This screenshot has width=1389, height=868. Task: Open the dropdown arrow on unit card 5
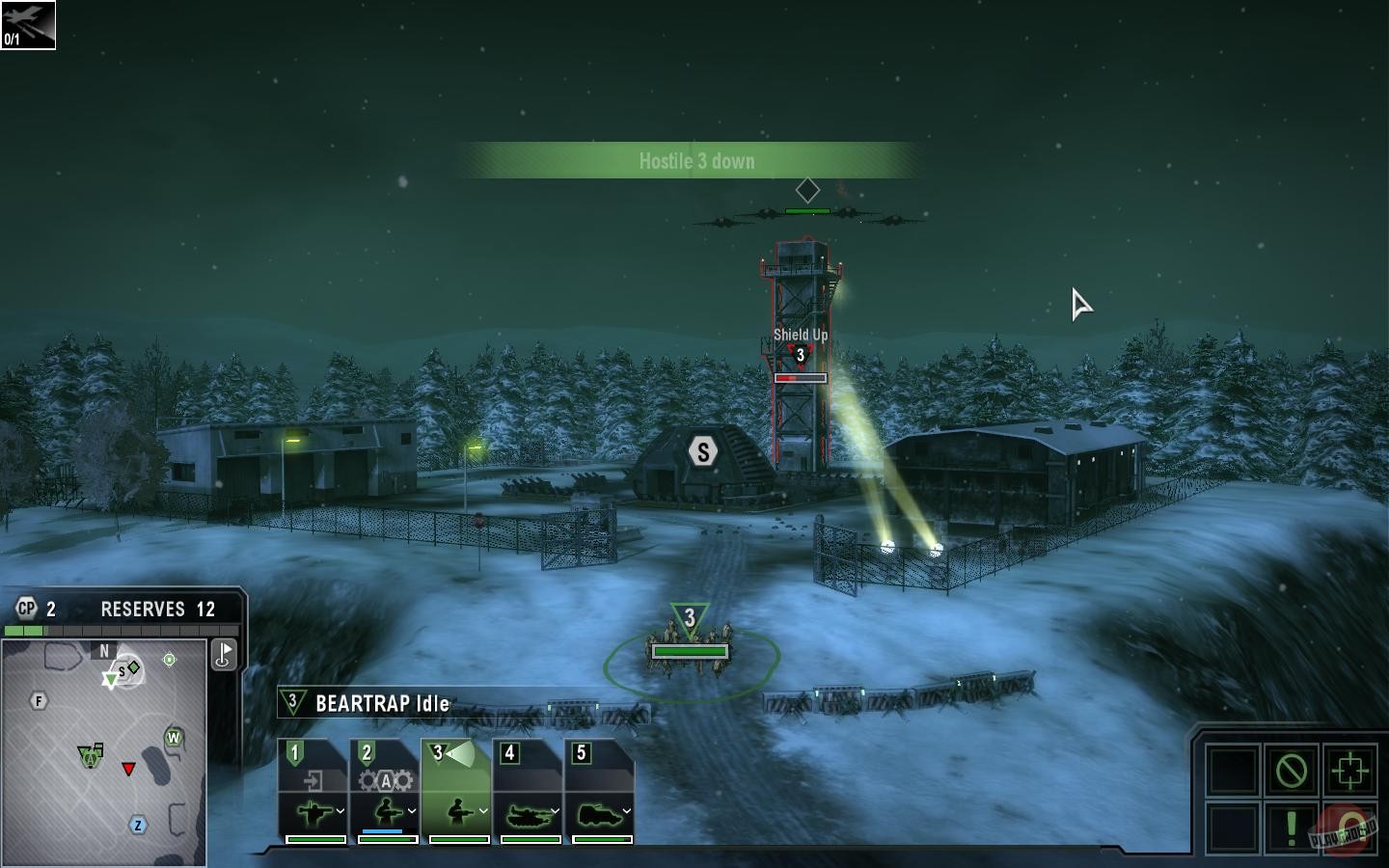(625, 810)
